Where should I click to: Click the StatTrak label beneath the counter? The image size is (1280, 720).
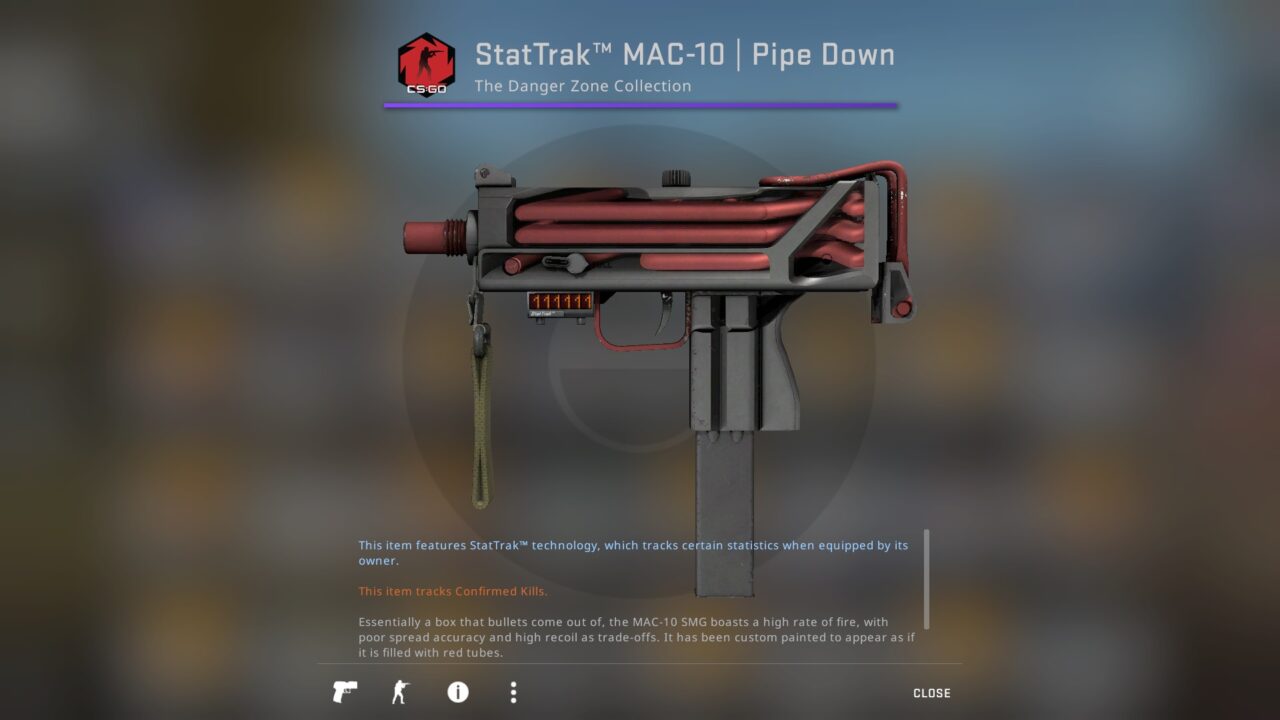542,314
